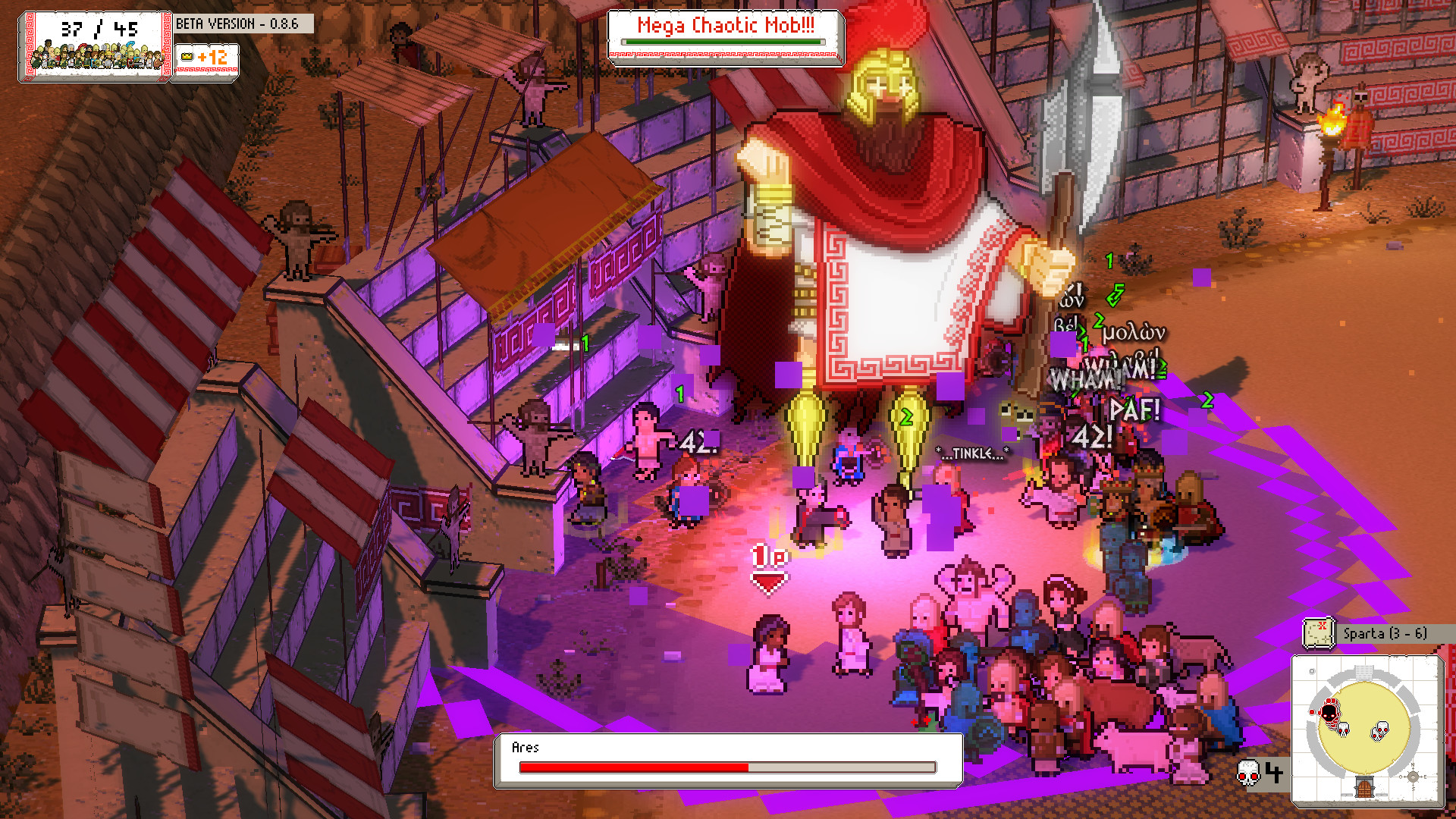Viewport: 1456px width, 819px height.
Task: Select the map scroll icon above the minimap
Action: (x=1318, y=632)
